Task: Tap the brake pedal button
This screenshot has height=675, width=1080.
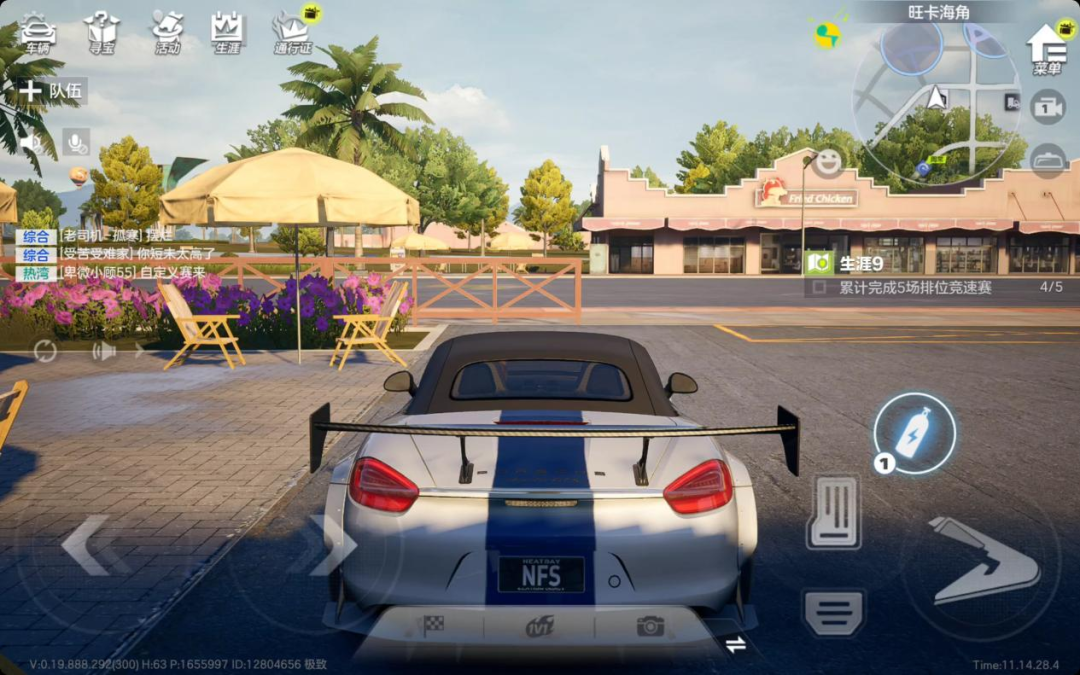Action: (834, 511)
